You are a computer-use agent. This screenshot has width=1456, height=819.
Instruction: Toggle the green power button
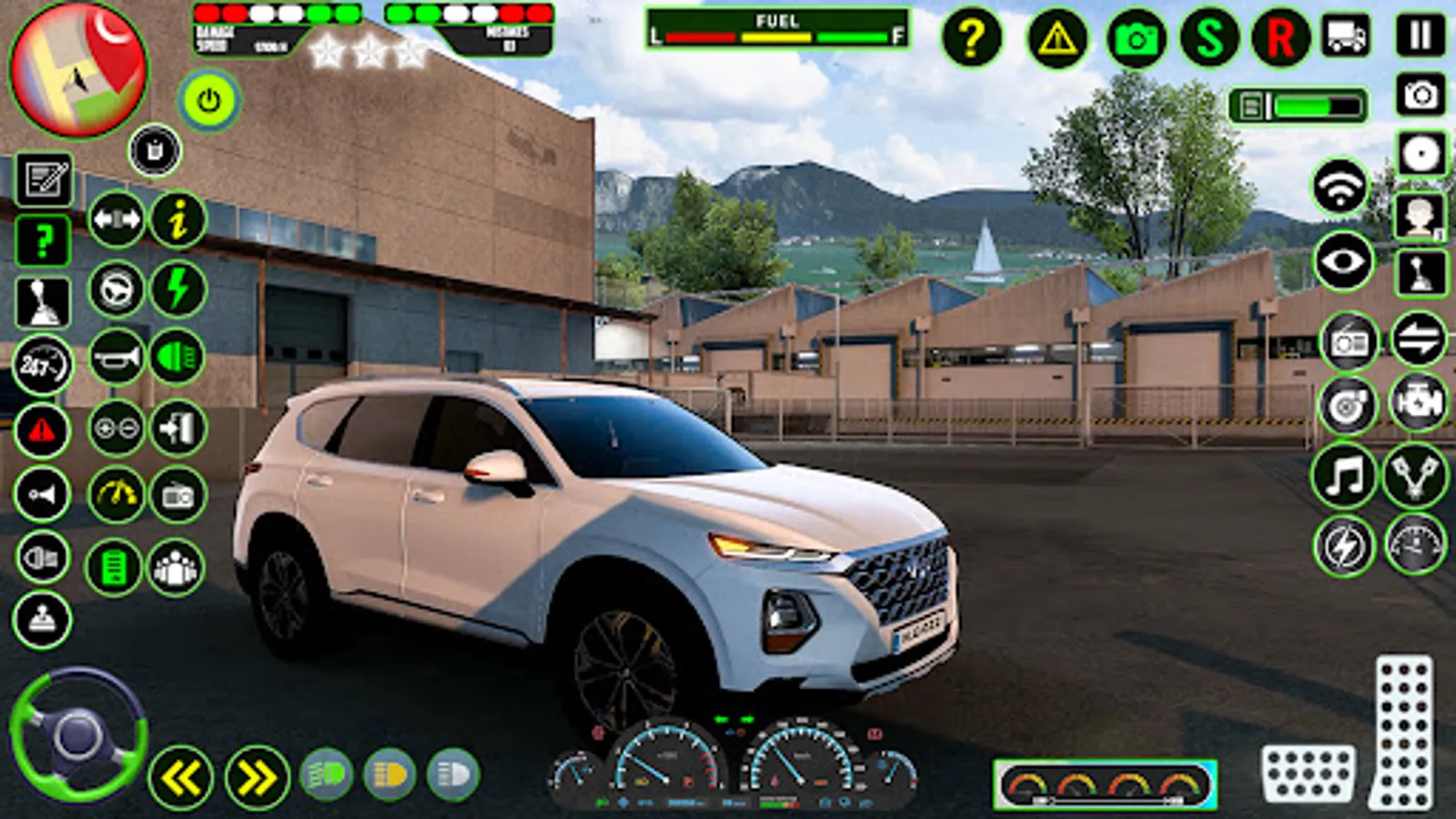point(209,101)
